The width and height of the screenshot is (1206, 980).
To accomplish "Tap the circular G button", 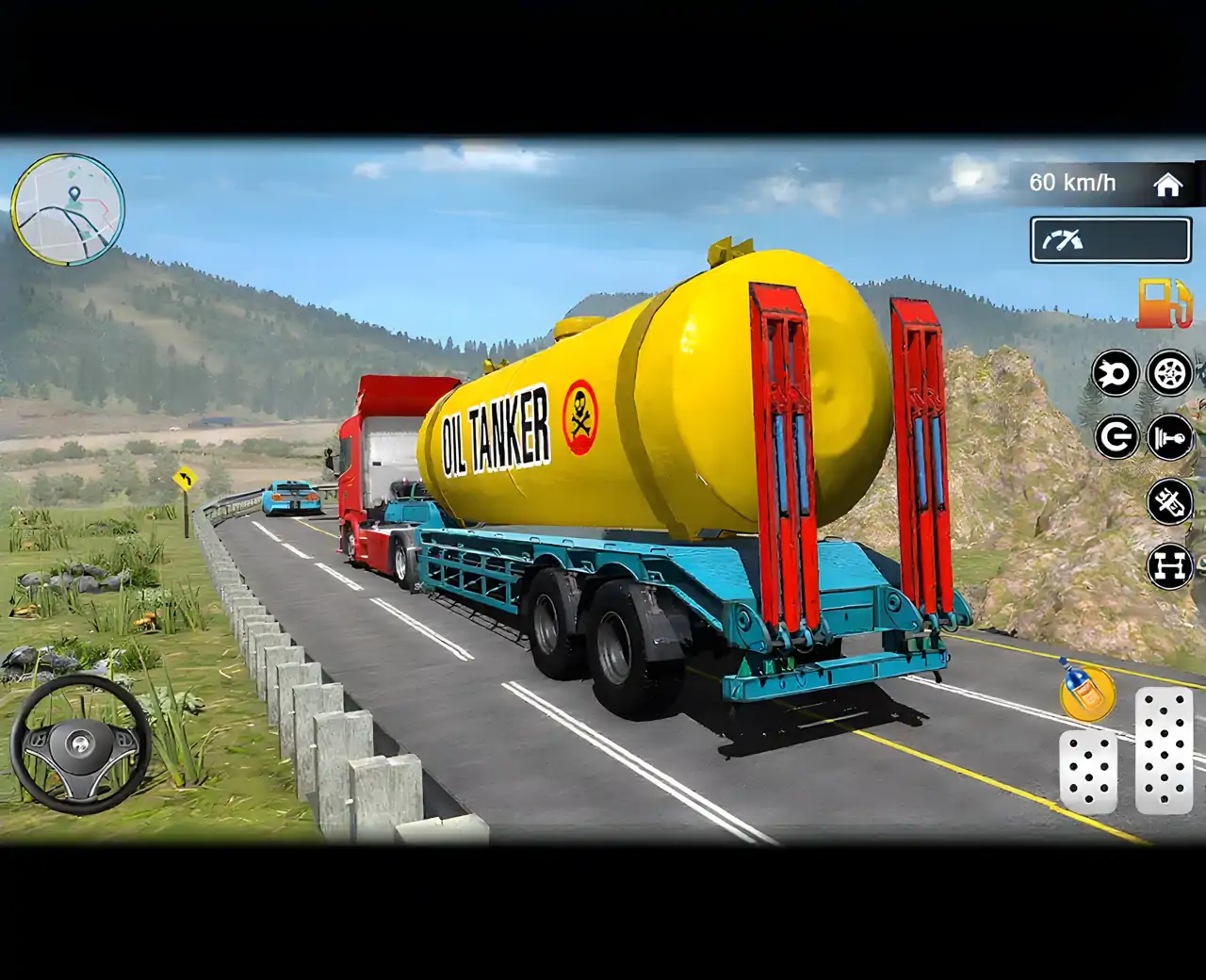I will (1116, 438).
